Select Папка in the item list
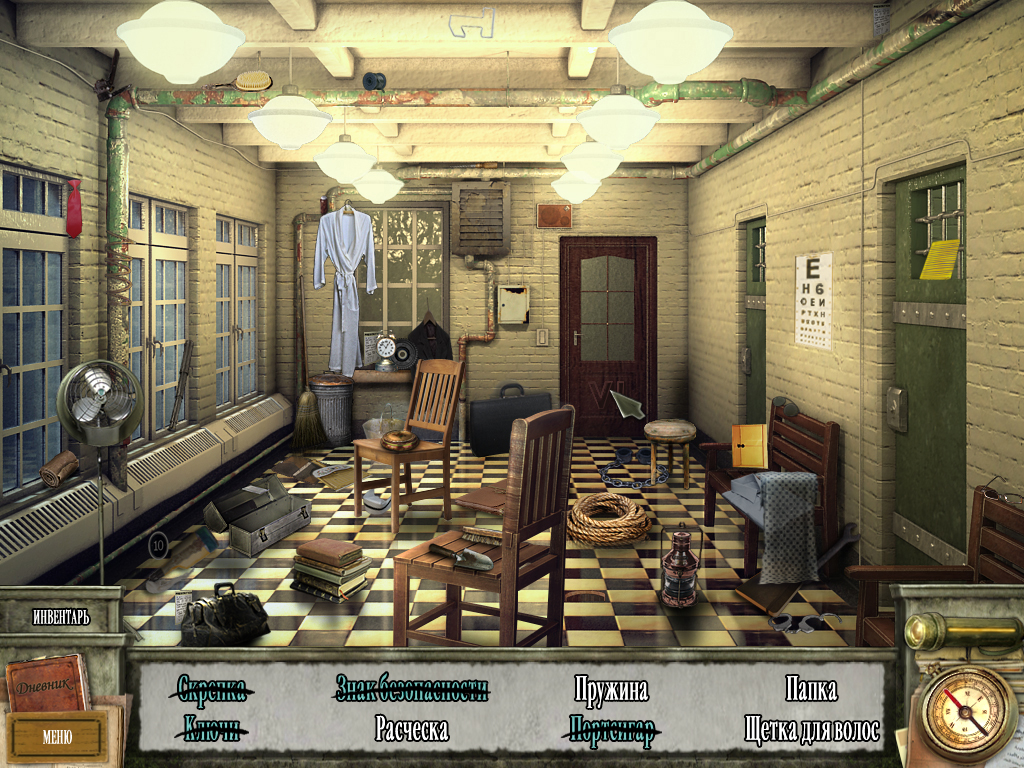The height and width of the screenshot is (768, 1024). pyautogui.click(x=811, y=689)
